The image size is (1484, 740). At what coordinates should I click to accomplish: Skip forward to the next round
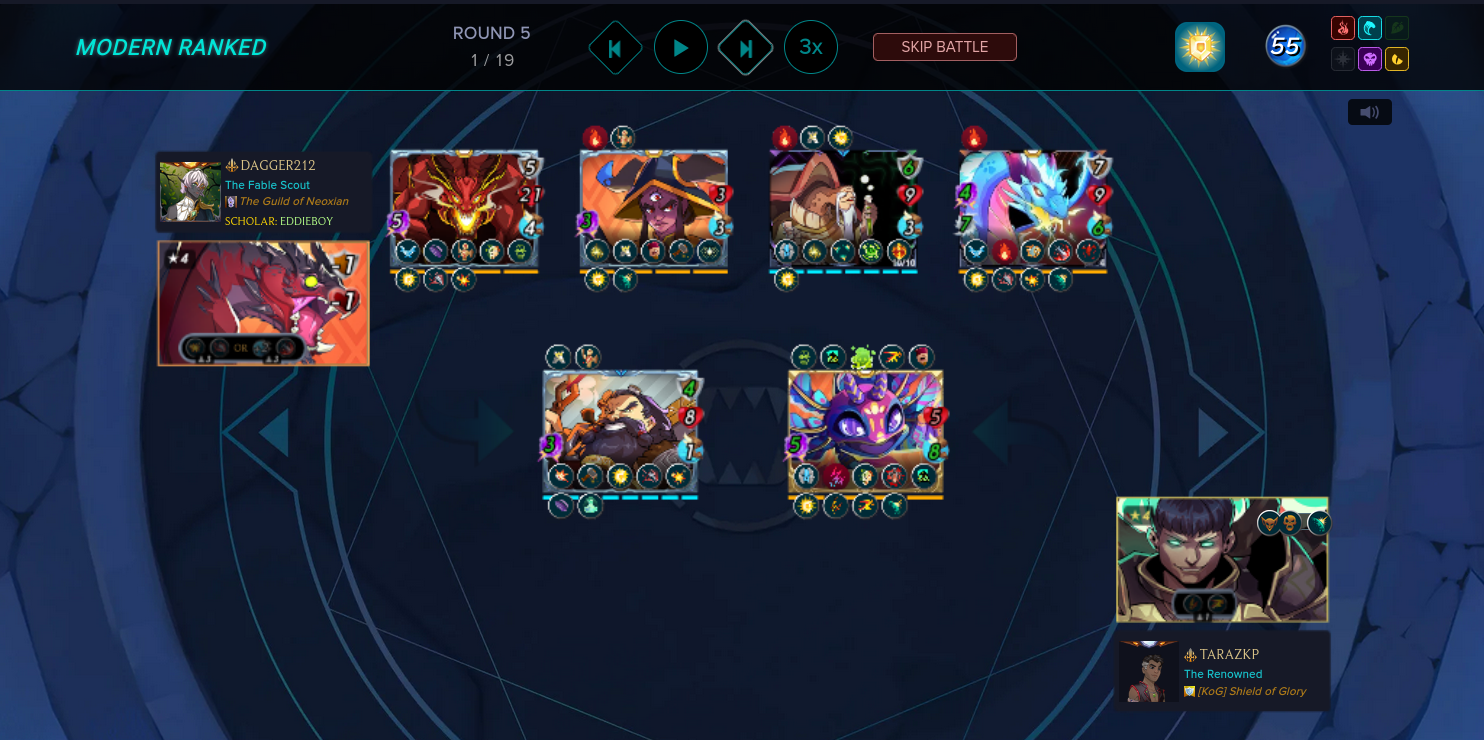pyautogui.click(x=746, y=47)
